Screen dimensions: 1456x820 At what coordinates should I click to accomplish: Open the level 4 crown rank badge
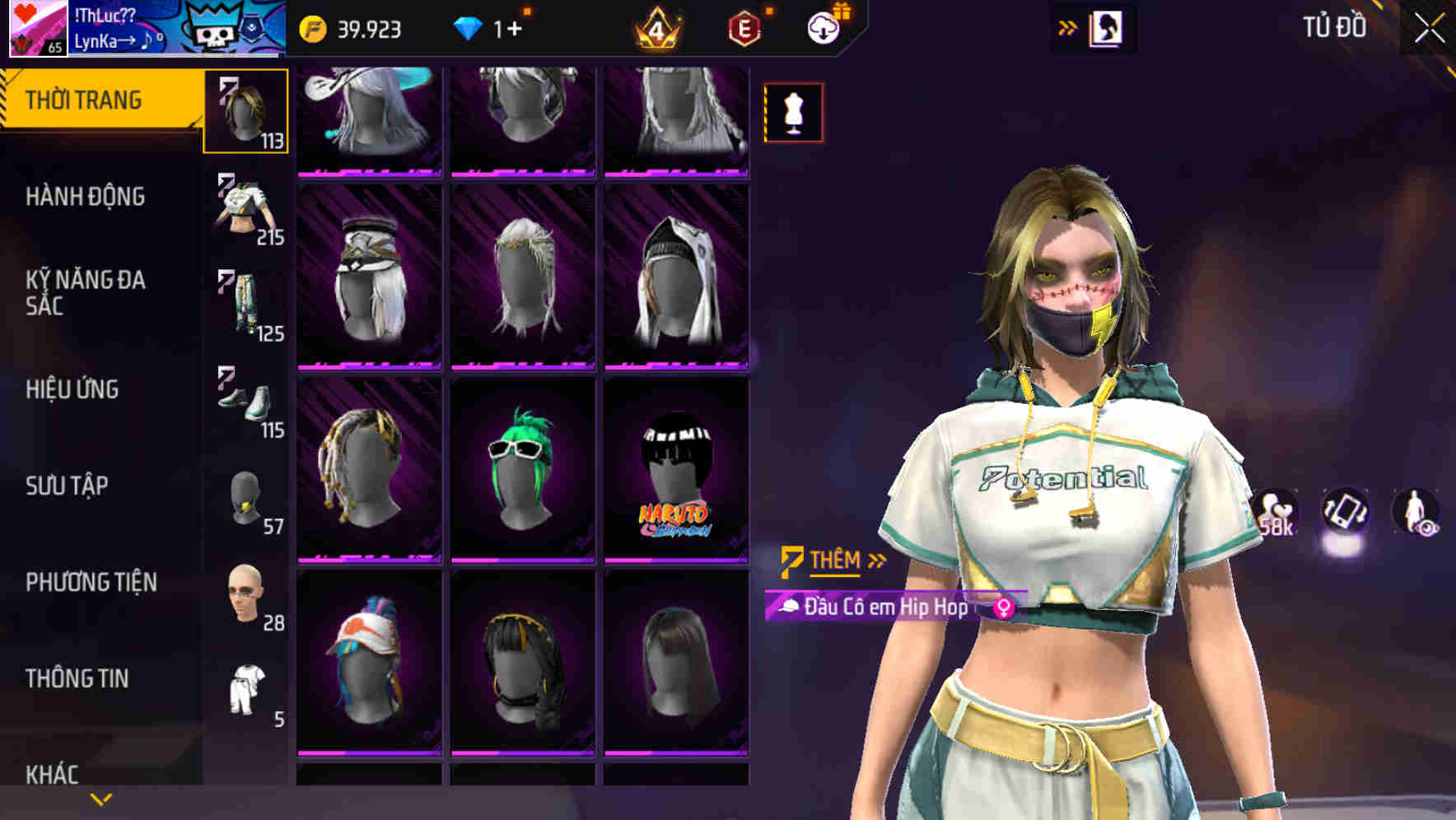coord(655,29)
